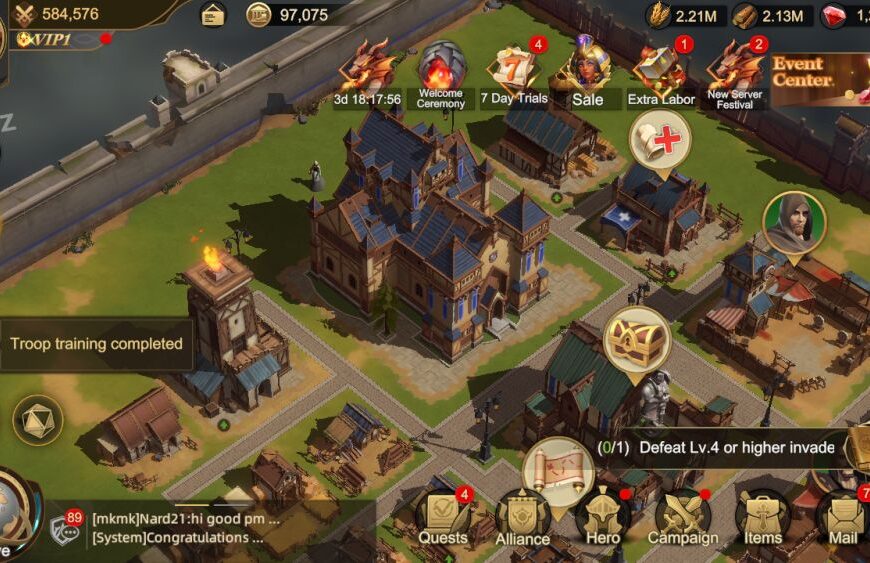Open the Welcome Ceremony event
This screenshot has width=870, height=563.
tap(441, 74)
